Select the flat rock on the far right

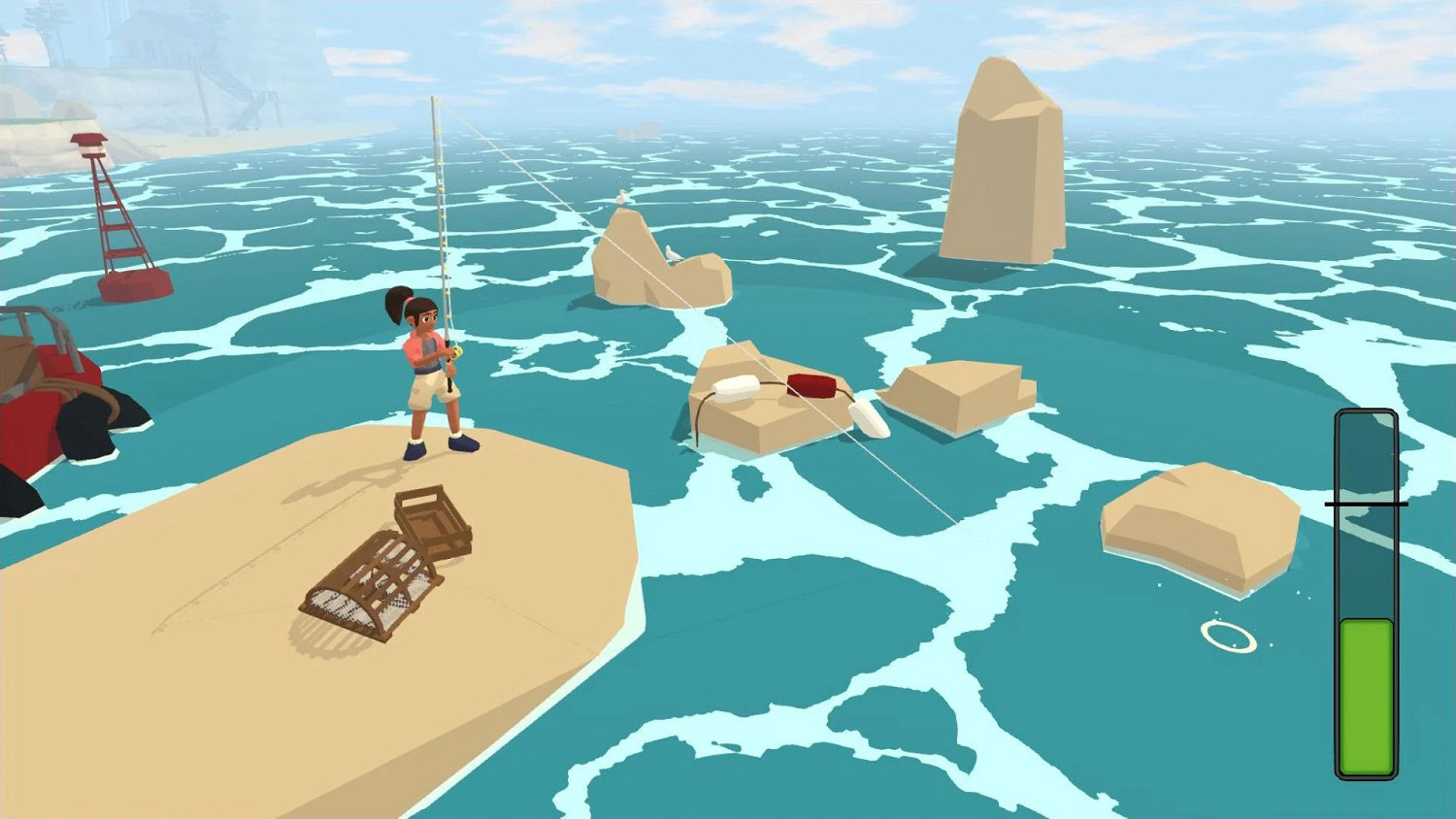pos(1199,519)
